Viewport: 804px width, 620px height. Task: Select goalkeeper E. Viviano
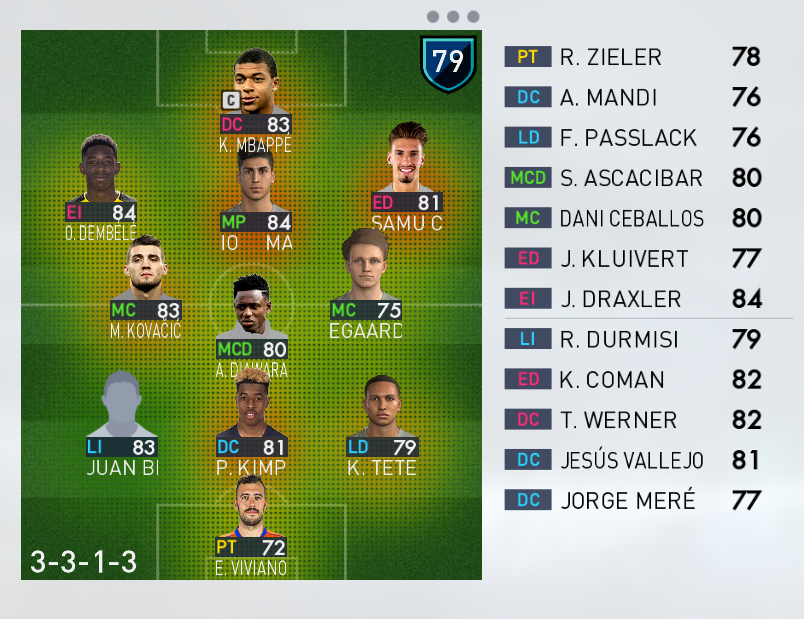click(252, 523)
